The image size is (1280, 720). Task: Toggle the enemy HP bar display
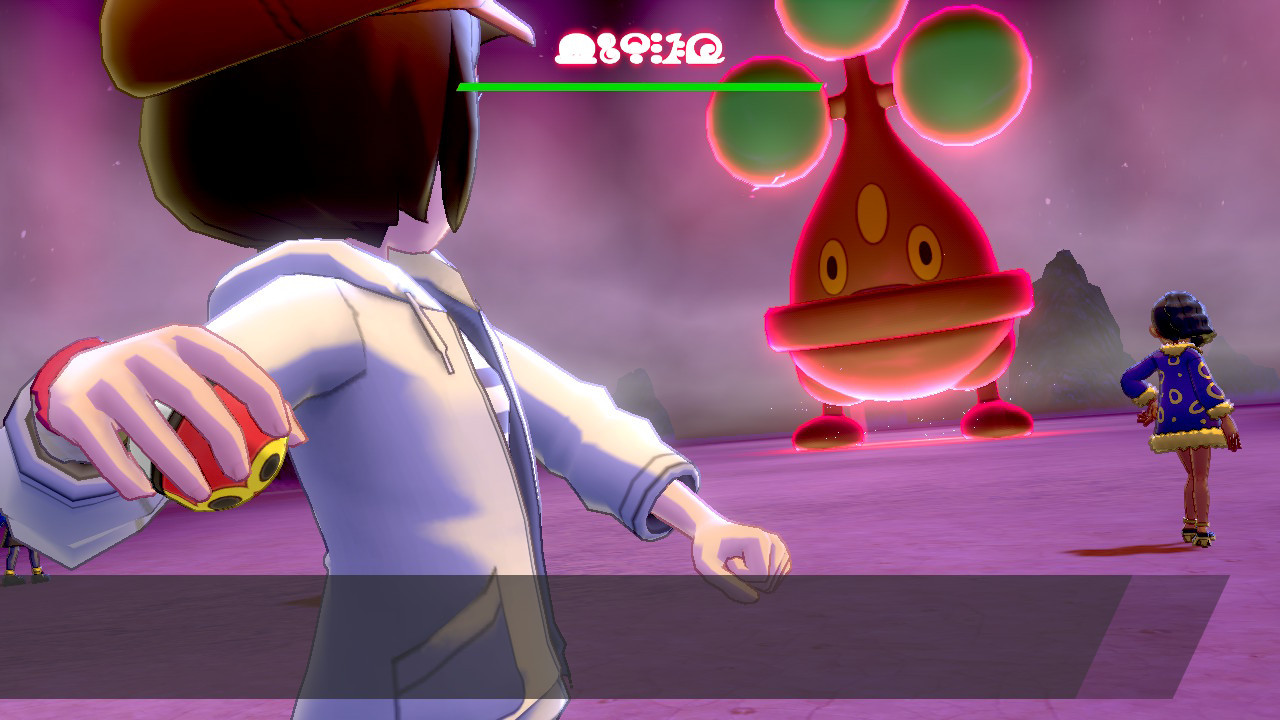[x=640, y=88]
